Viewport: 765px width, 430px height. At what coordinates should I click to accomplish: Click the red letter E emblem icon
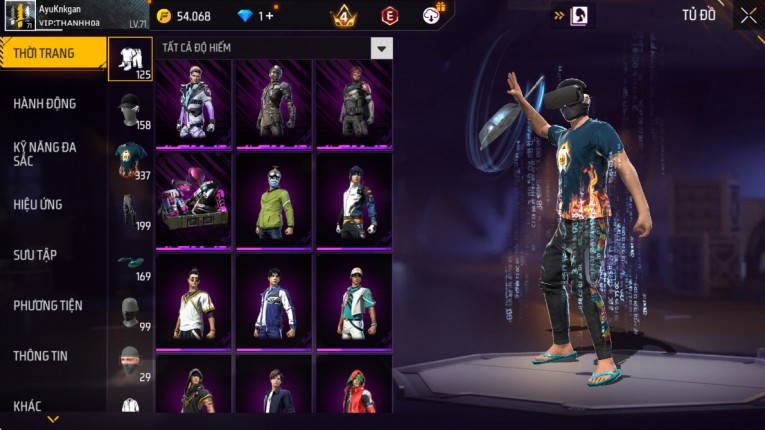(389, 15)
